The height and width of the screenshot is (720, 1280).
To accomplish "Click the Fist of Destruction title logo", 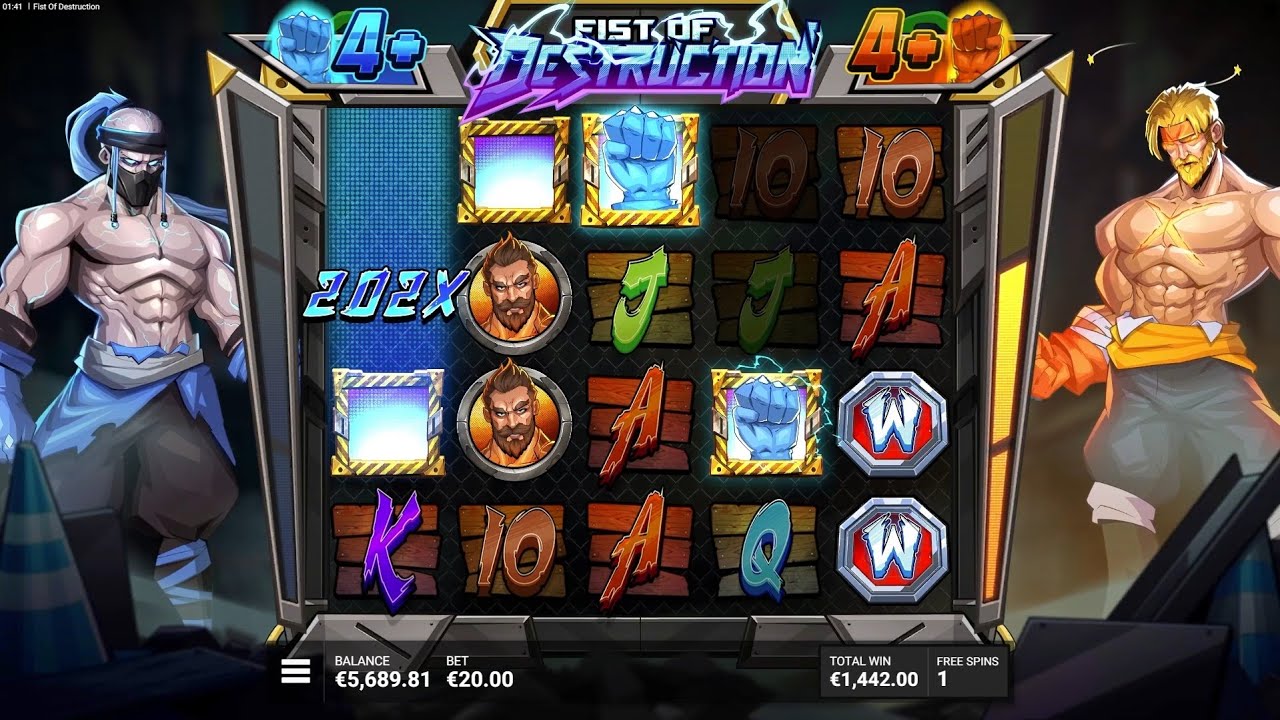I will (x=640, y=50).
